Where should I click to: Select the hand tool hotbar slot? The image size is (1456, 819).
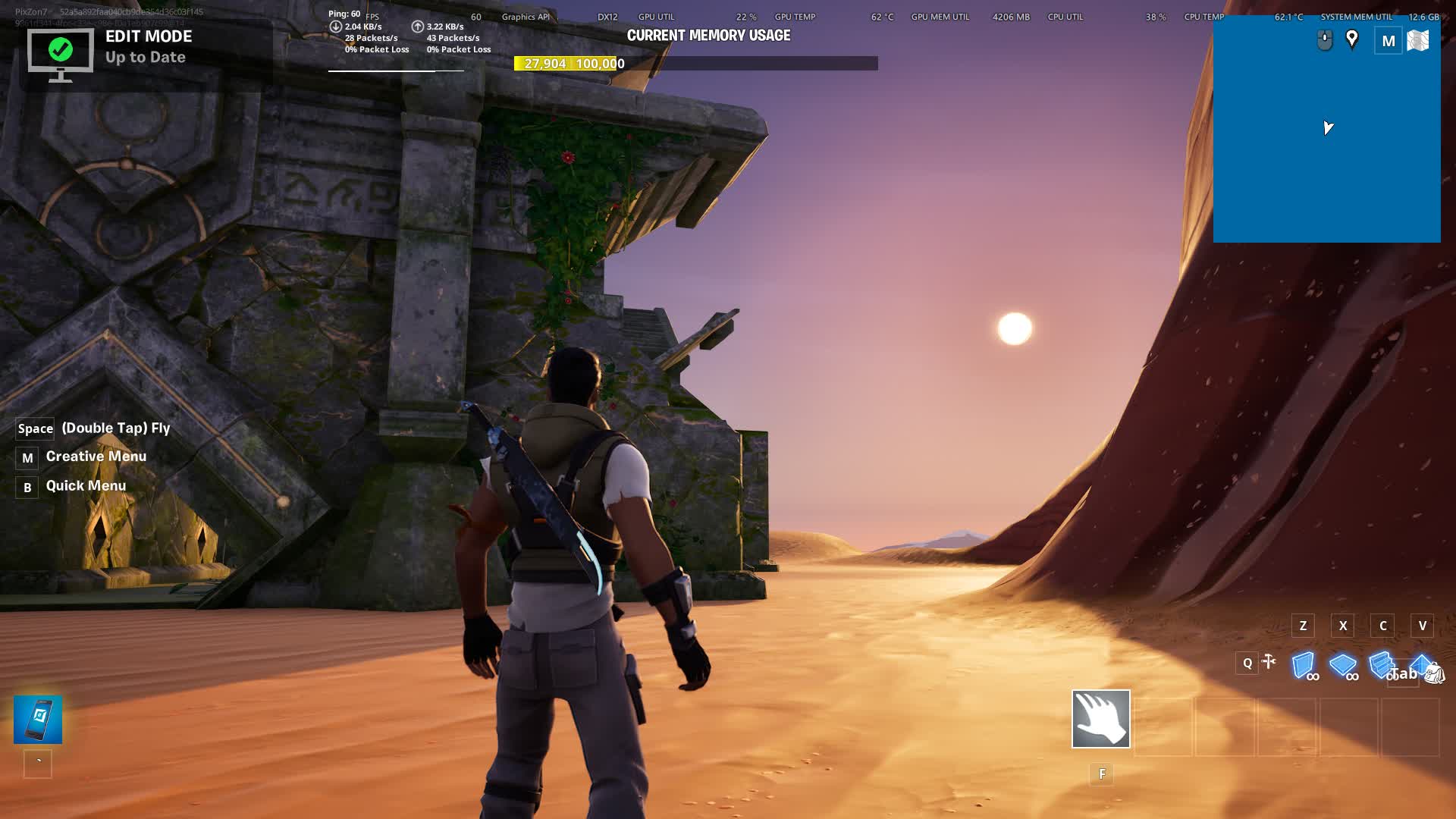1100,718
